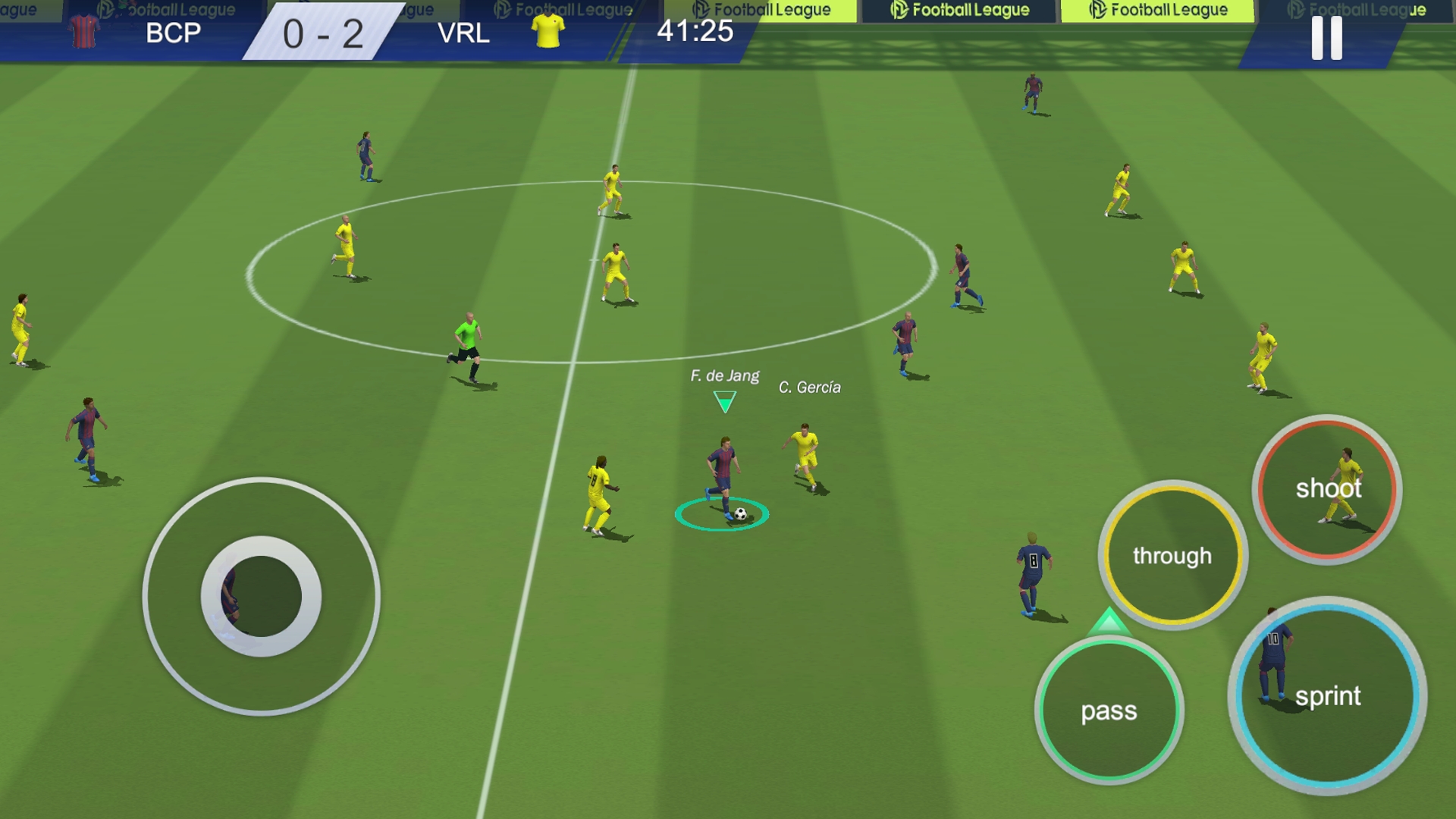
Task: Tap the shoot button
Action: click(x=1327, y=489)
